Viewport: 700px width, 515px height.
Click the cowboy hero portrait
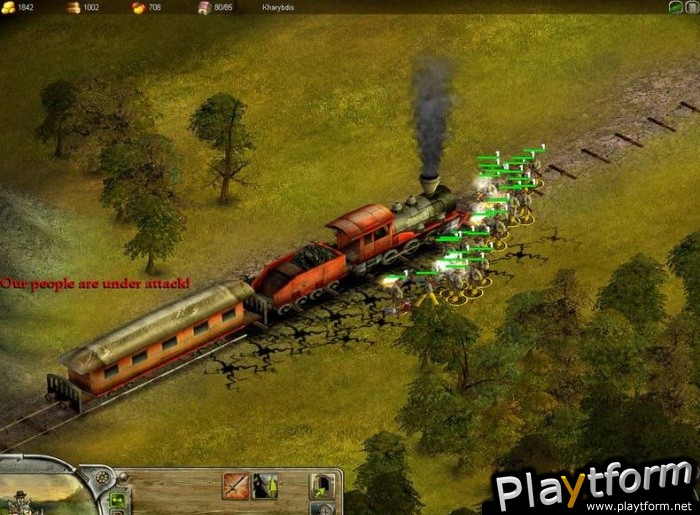pyautogui.click(x=22, y=496)
